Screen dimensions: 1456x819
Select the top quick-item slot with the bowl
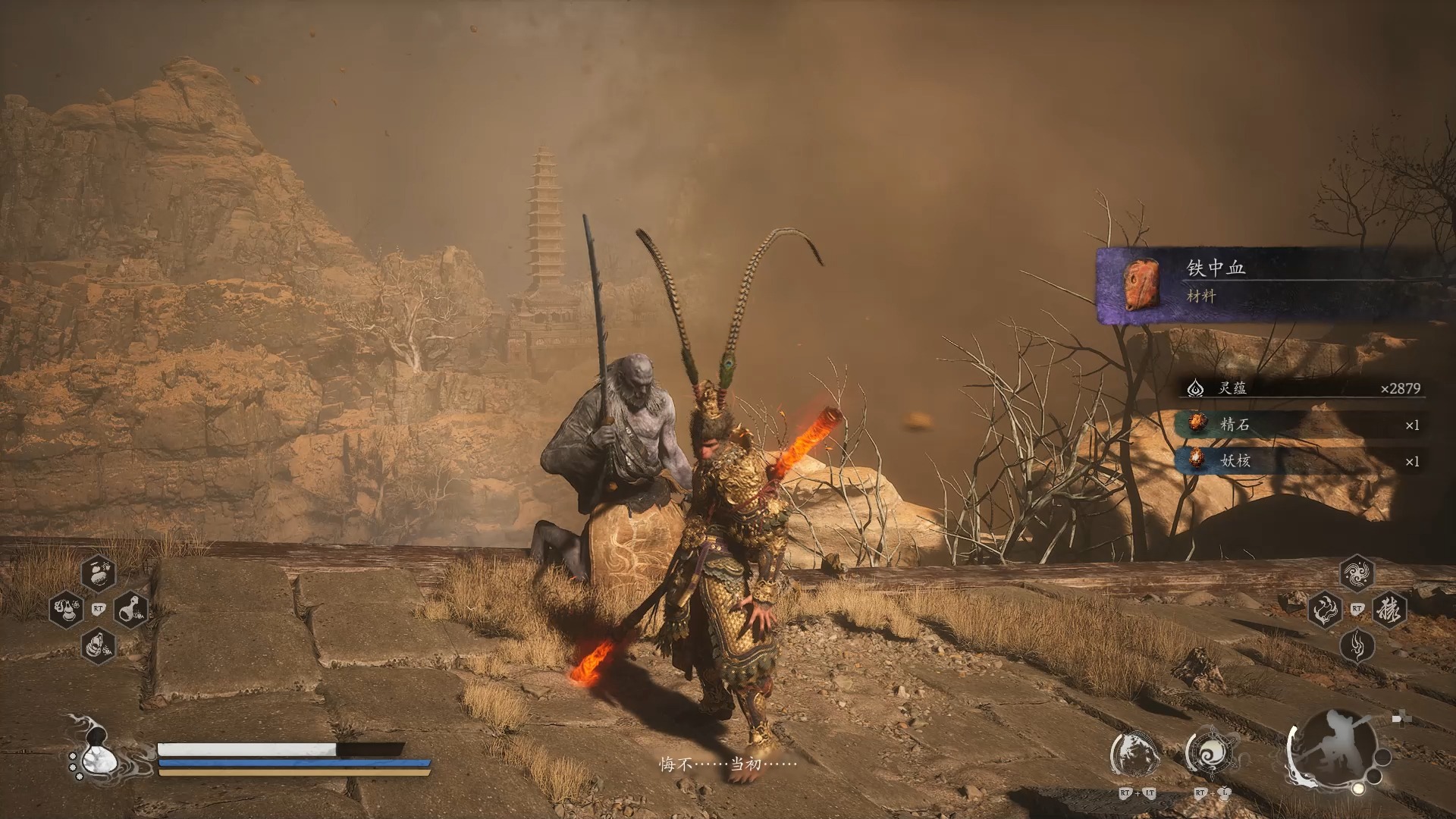point(99,573)
